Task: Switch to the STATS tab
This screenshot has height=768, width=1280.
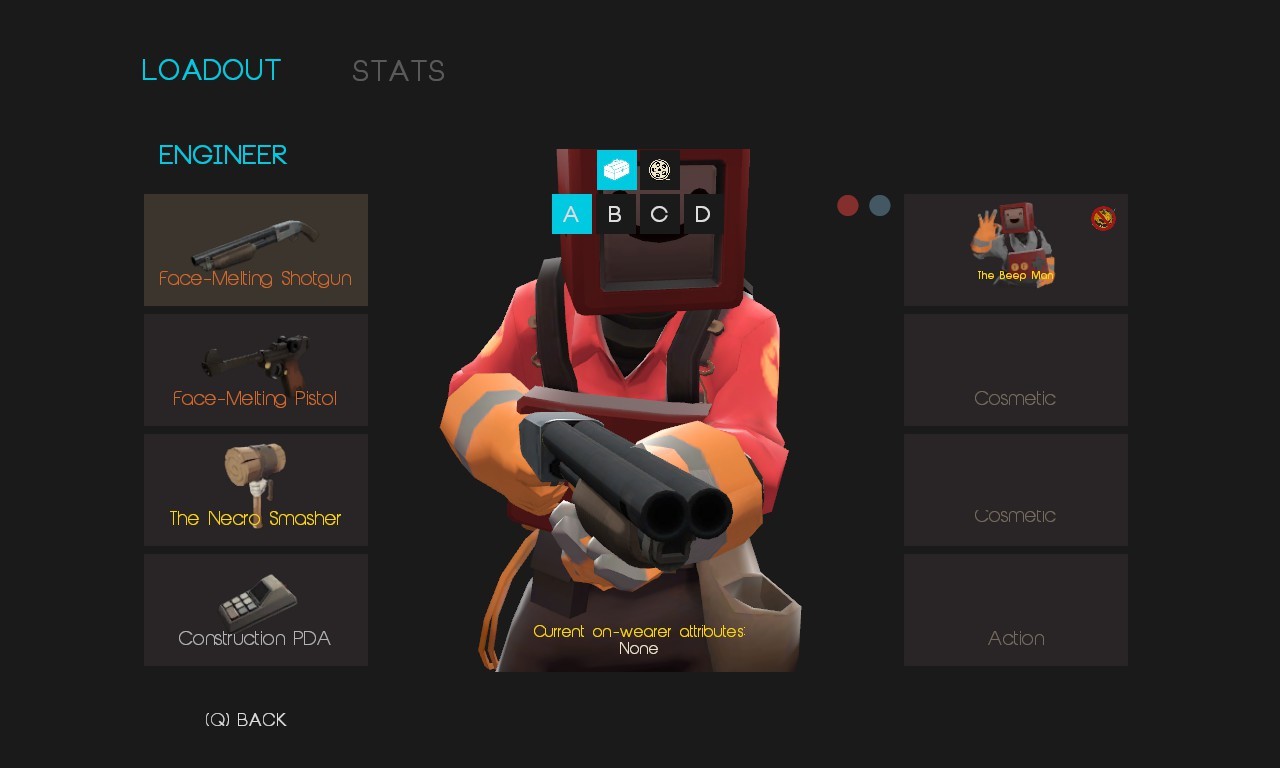Action: tap(398, 70)
